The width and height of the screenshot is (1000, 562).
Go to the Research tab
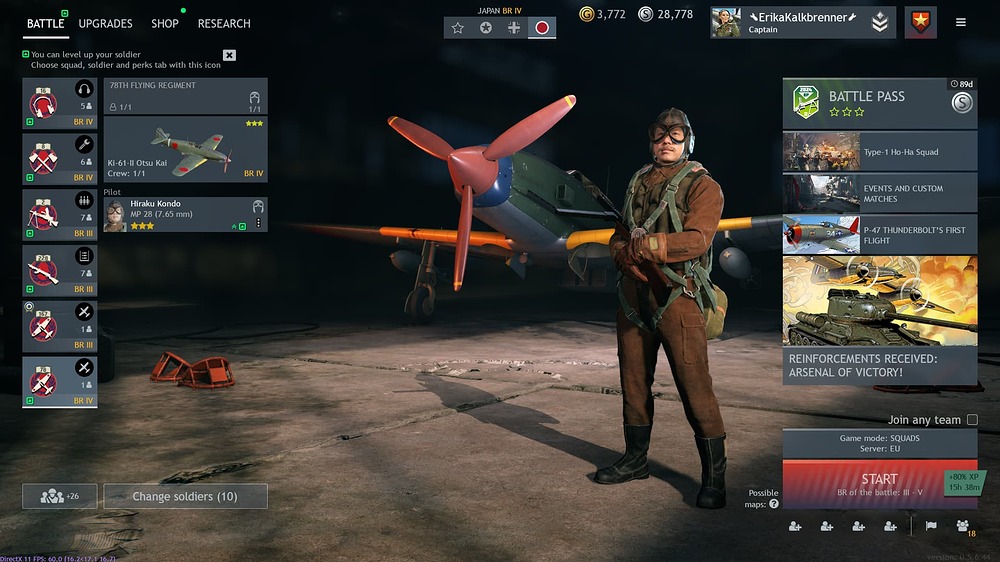coord(224,23)
